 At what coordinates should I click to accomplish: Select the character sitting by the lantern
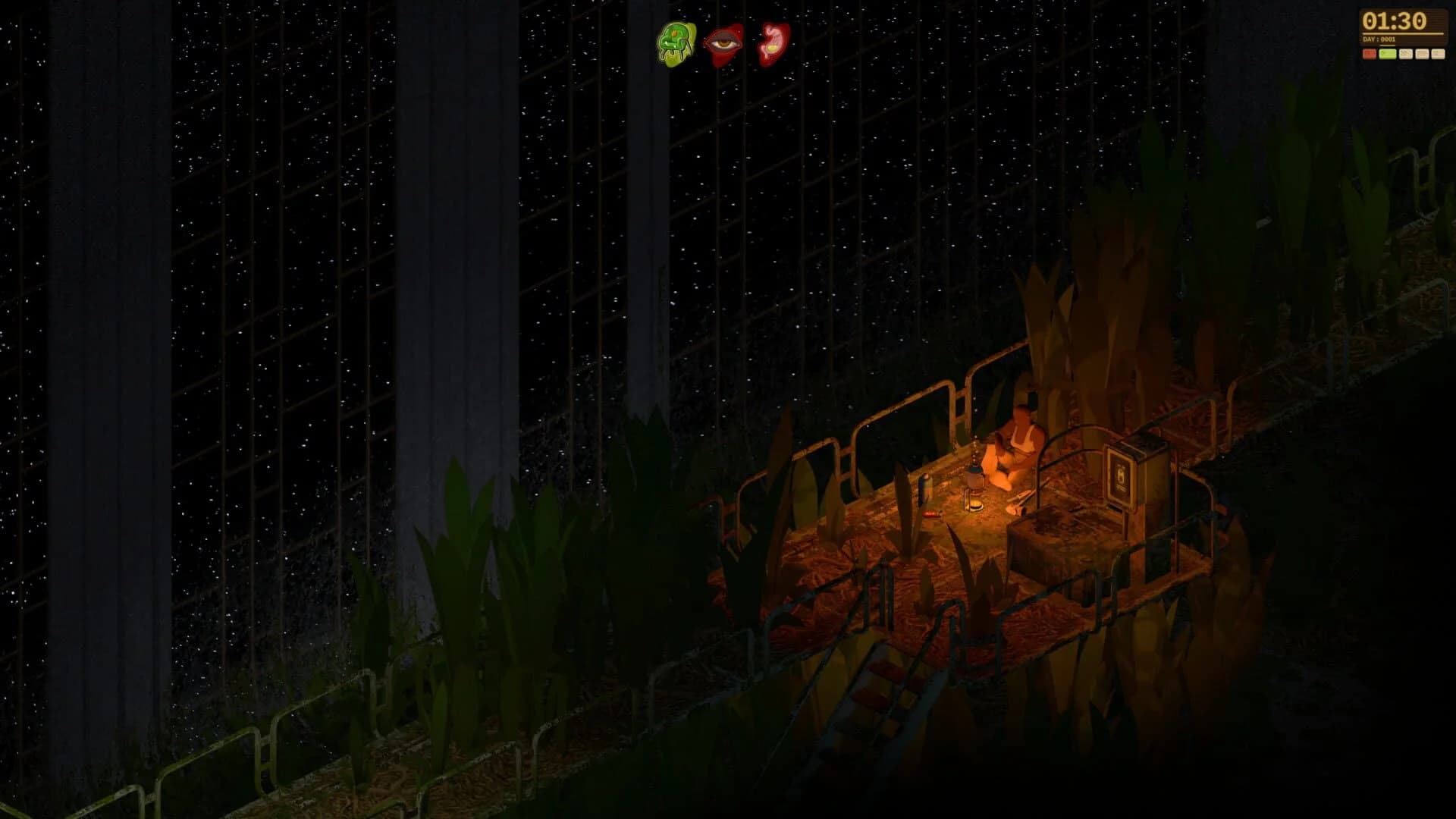[1019, 440]
